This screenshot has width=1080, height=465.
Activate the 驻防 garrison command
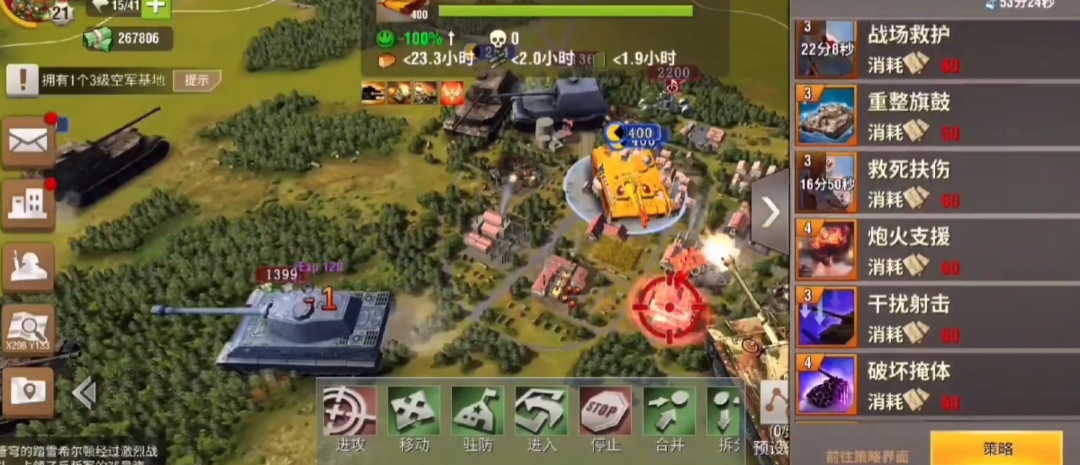click(x=477, y=417)
